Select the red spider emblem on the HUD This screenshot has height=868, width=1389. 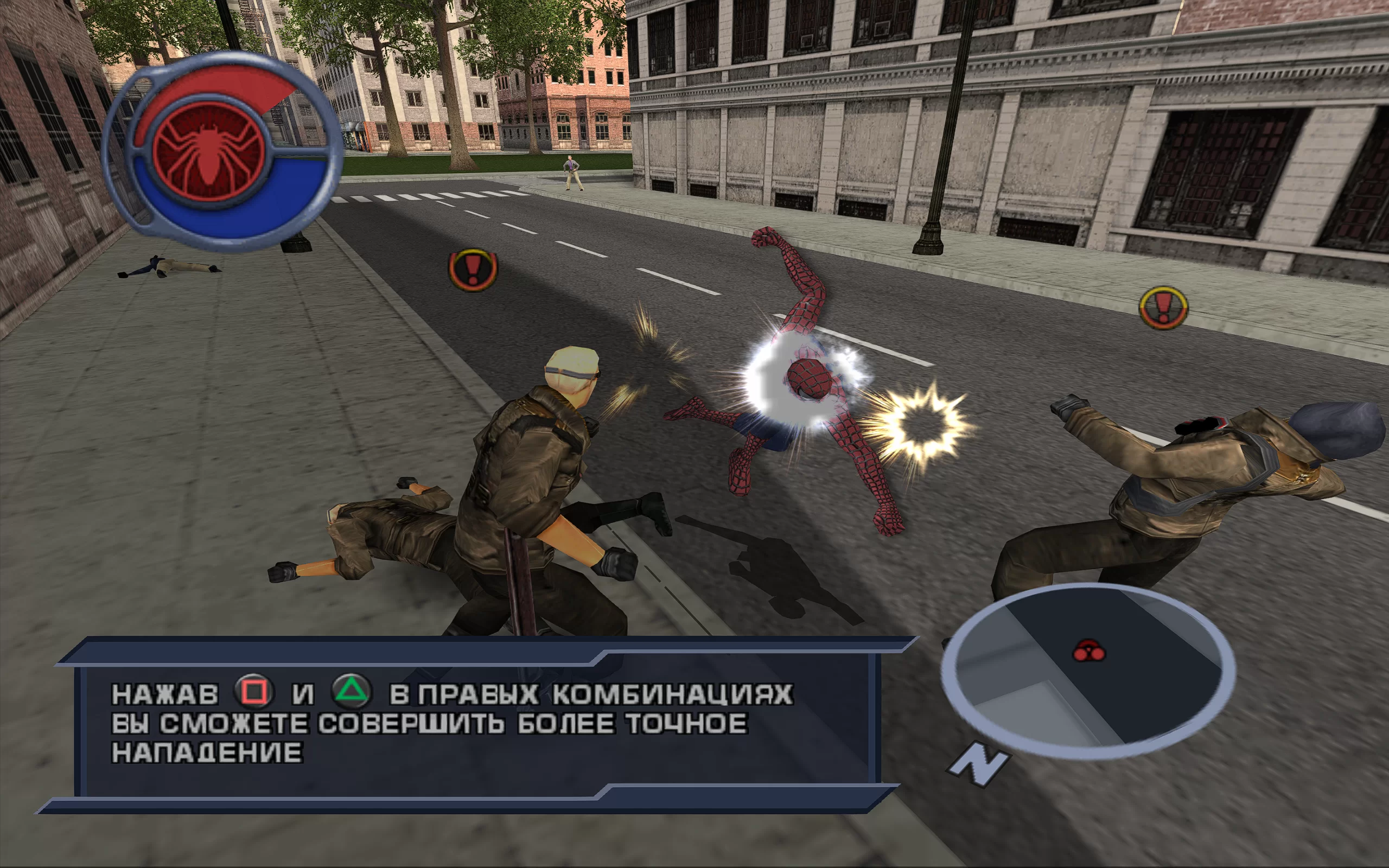[x=209, y=150]
